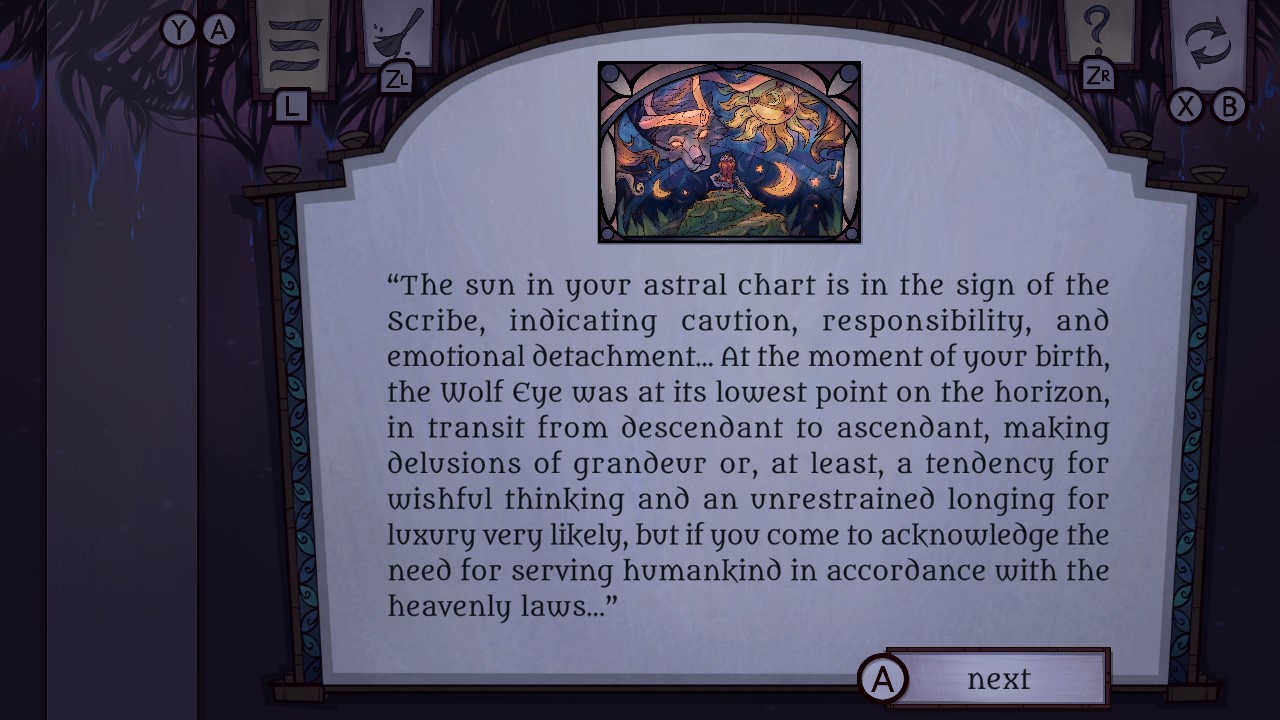Click the B button prompt
The width and height of the screenshot is (1280, 720).
coord(1228,108)
